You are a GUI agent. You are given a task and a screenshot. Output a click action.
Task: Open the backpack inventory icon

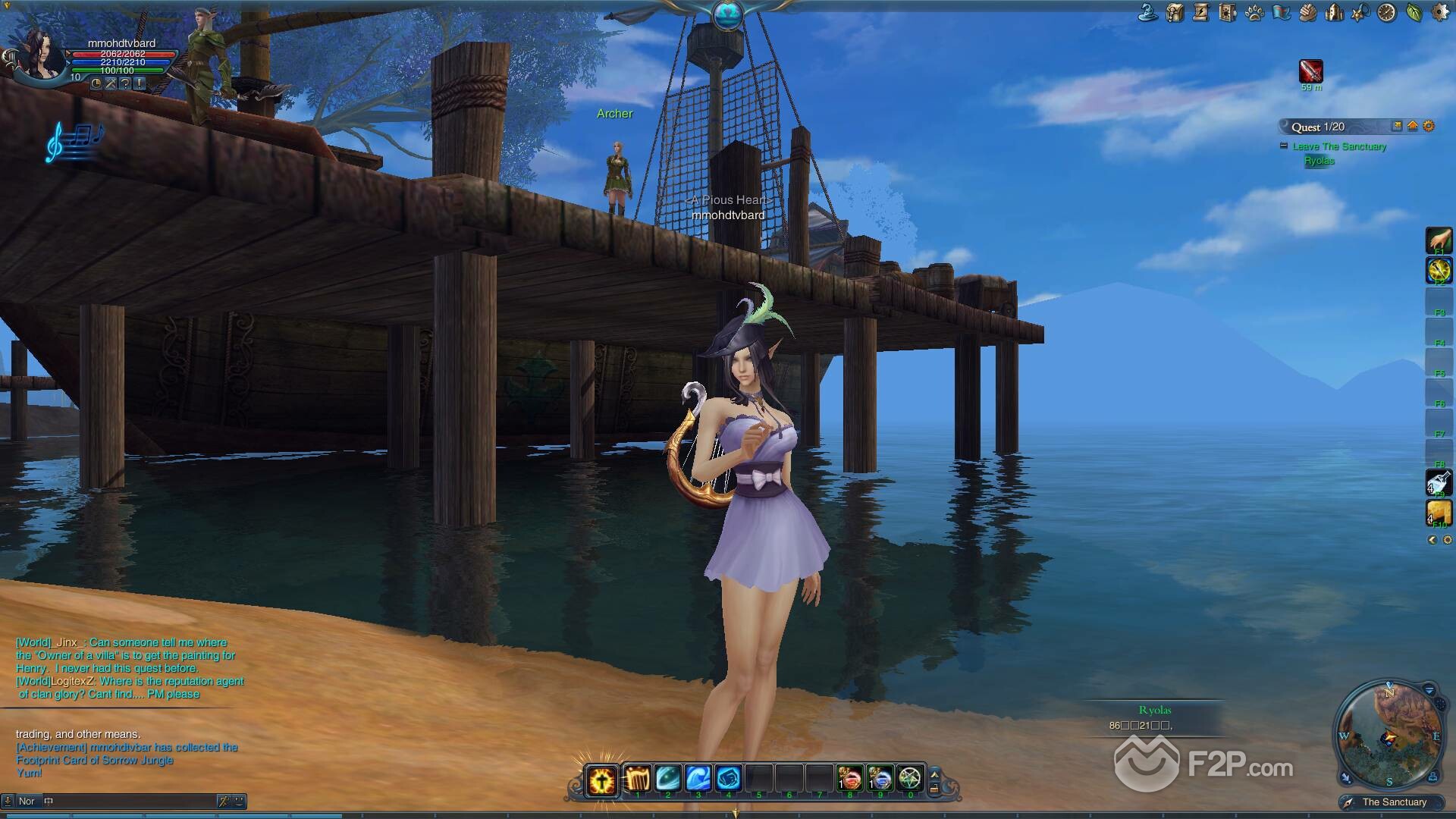[x=1175, y=12]
